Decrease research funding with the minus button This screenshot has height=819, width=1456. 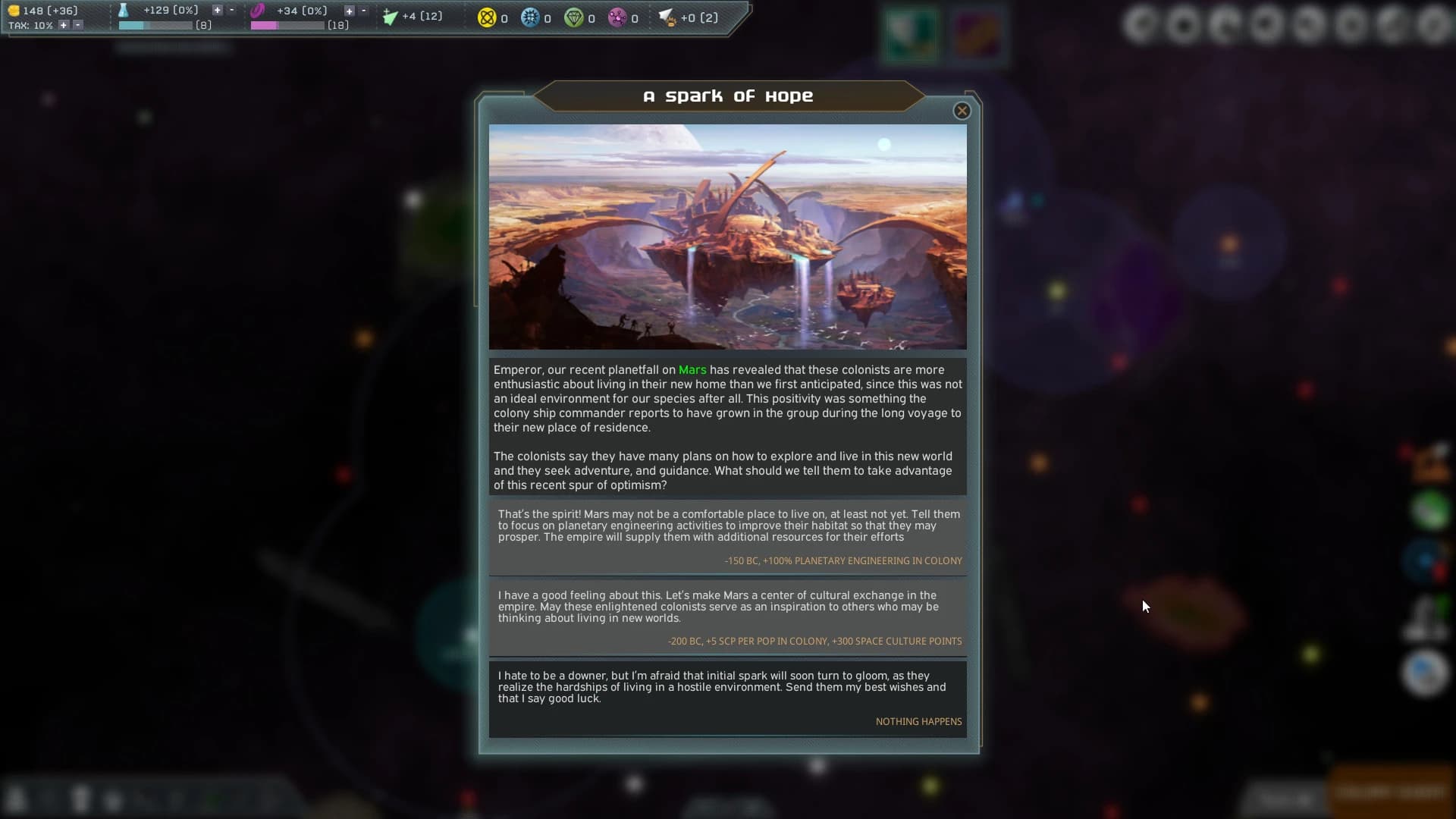[x=231, y=10]
